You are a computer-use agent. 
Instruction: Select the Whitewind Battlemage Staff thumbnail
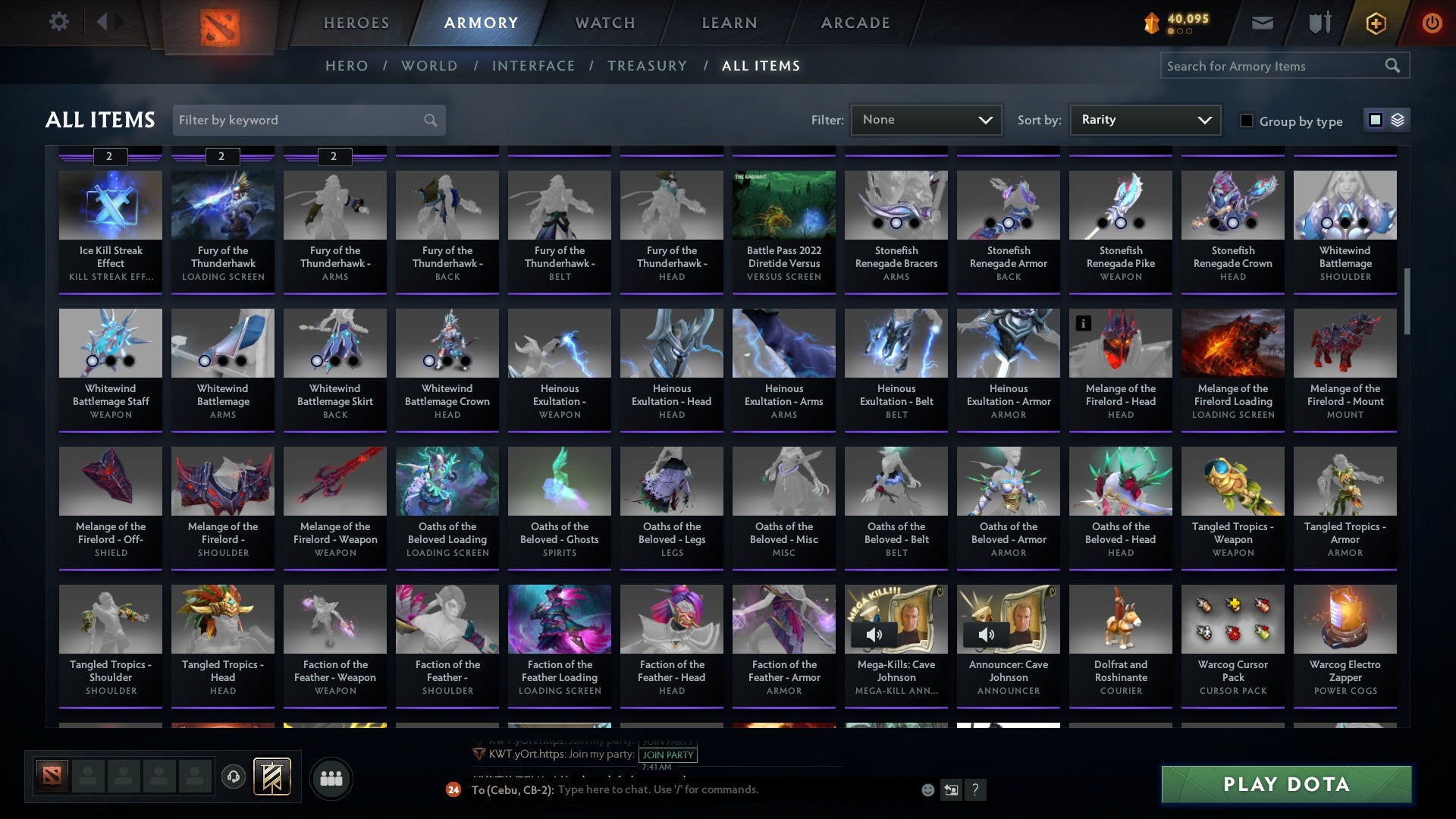[110, 343]
